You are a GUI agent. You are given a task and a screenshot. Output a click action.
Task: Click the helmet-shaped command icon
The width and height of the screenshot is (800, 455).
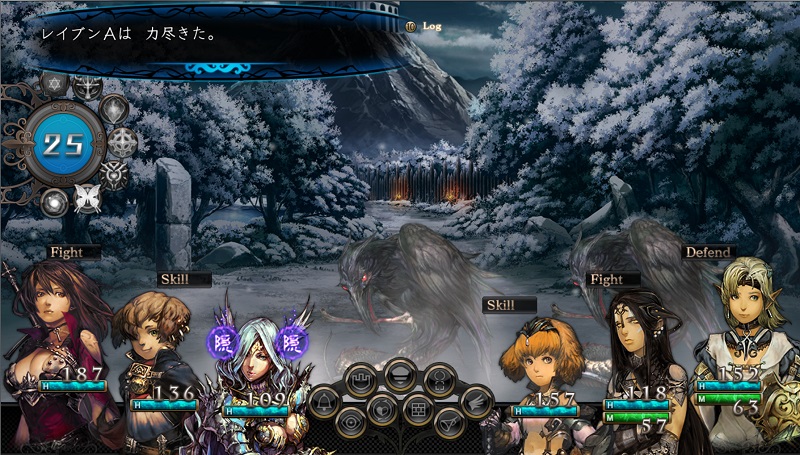click(400, 376)
